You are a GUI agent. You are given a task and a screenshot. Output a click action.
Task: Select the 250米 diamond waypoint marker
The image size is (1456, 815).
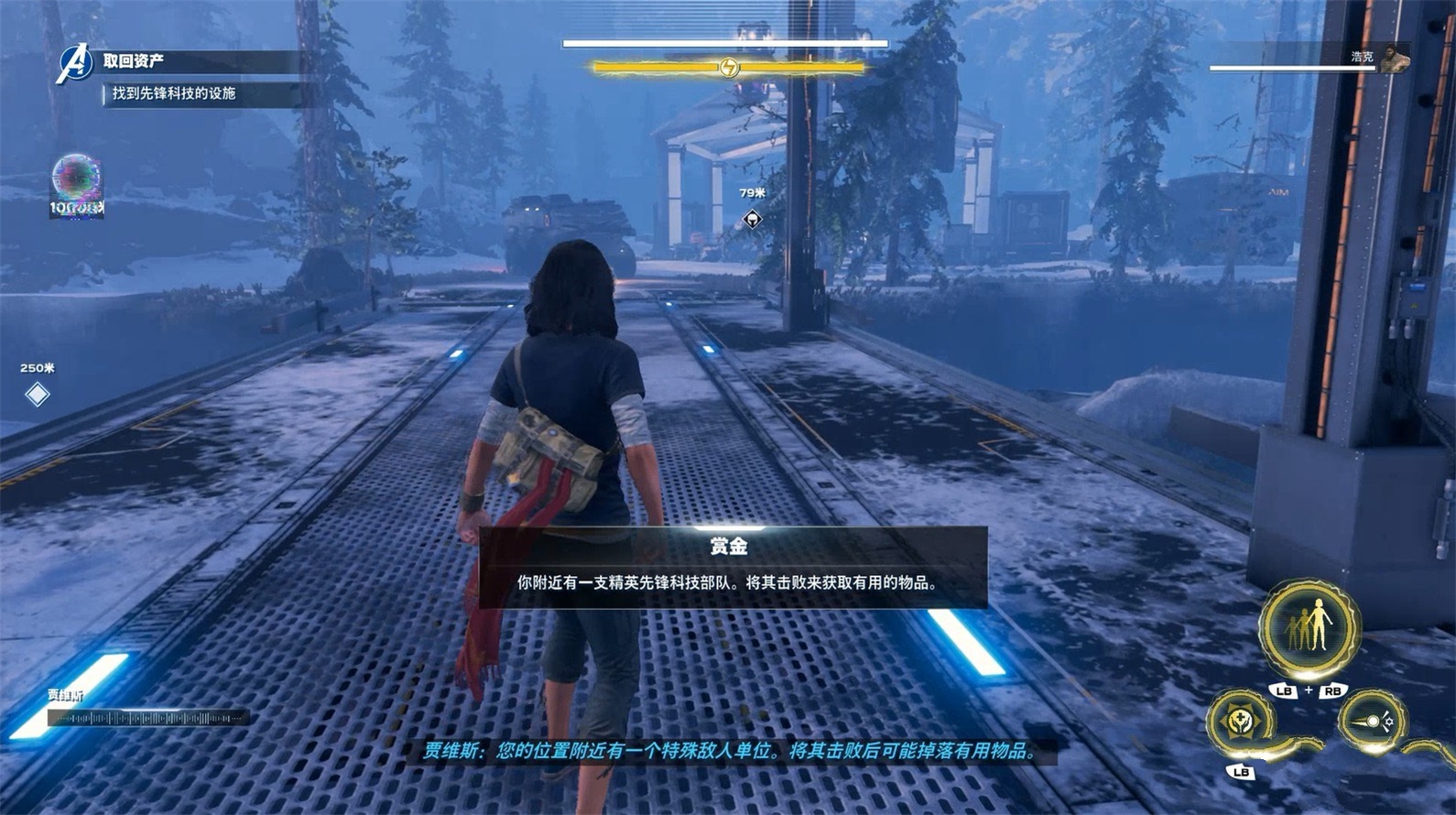(38, 395)
